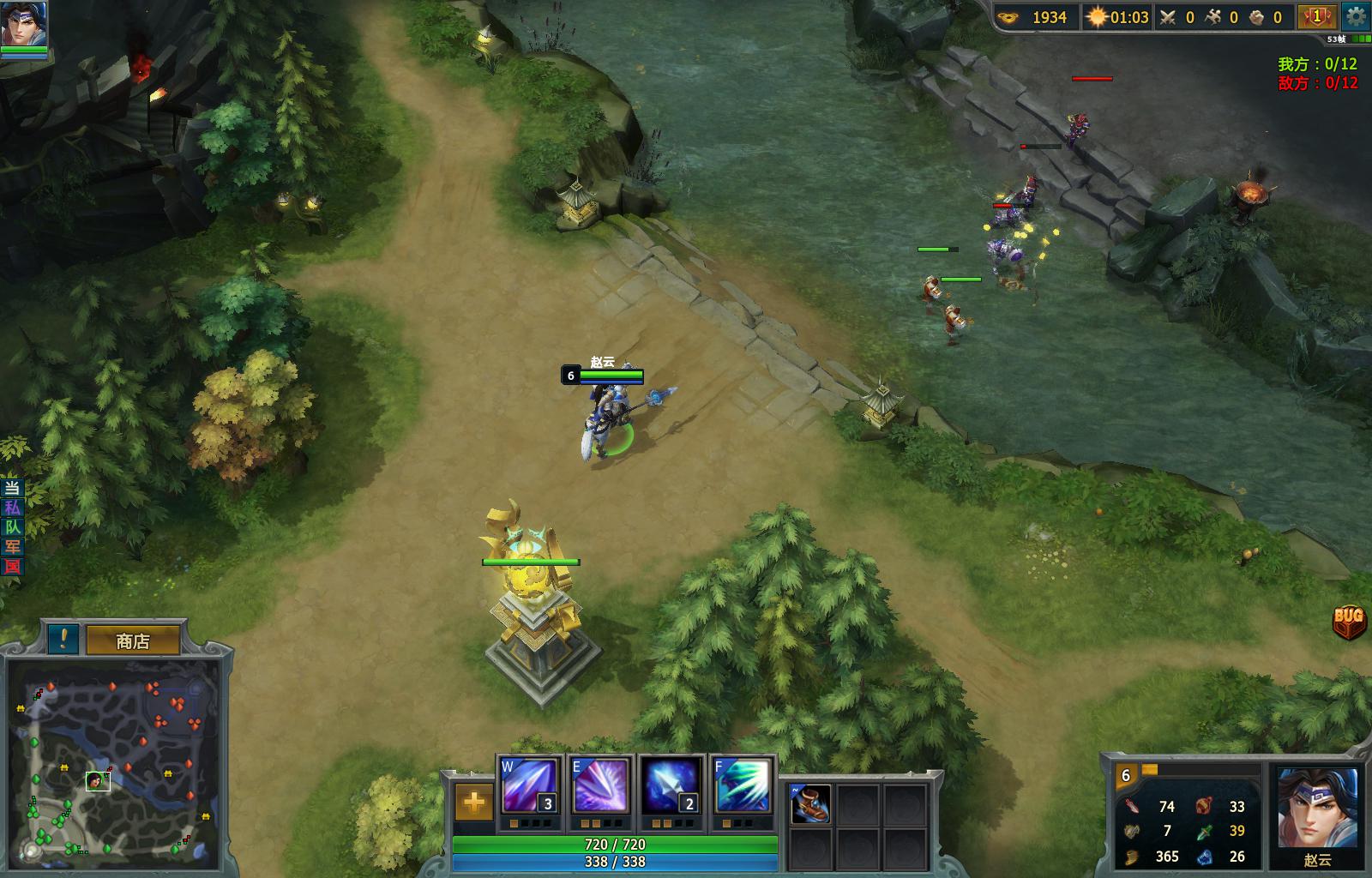
Task: Switch to the 当 chat channel
Action: click(12, 488)
